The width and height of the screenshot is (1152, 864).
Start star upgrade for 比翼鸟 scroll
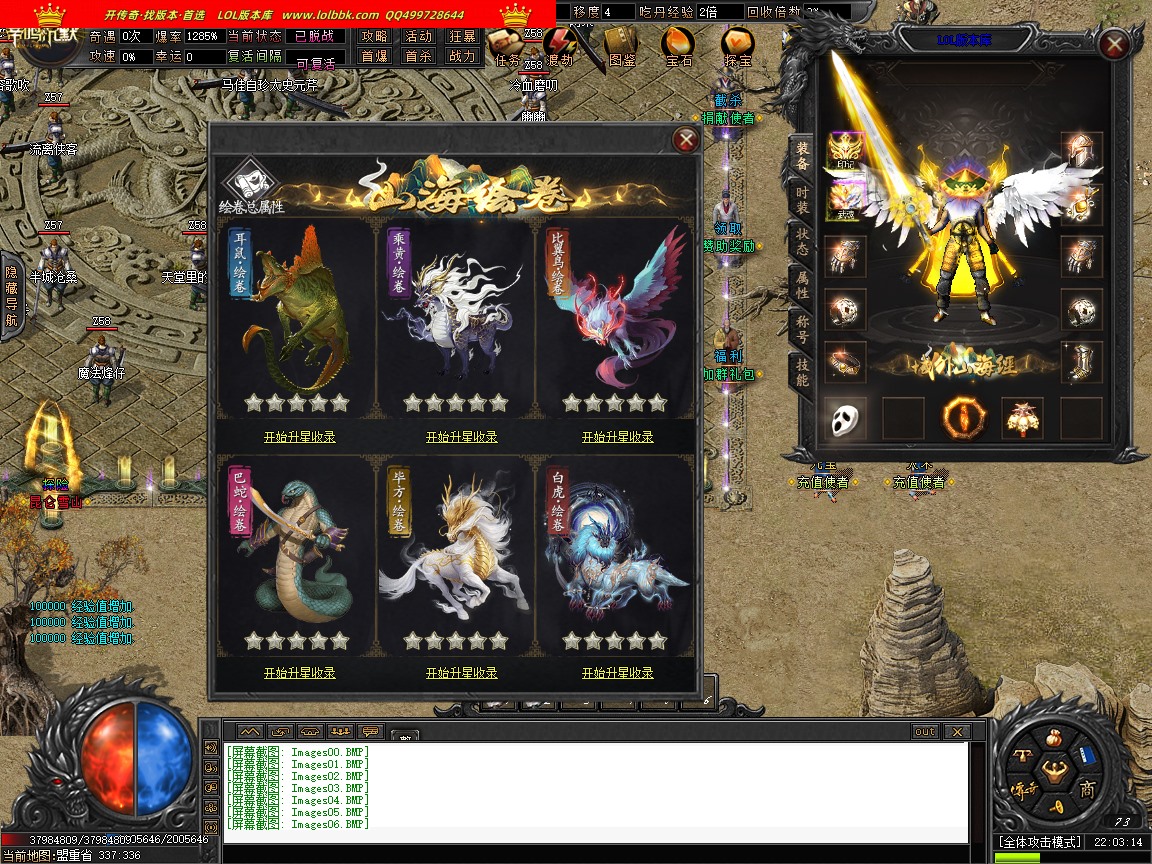[x=617, y=437]
